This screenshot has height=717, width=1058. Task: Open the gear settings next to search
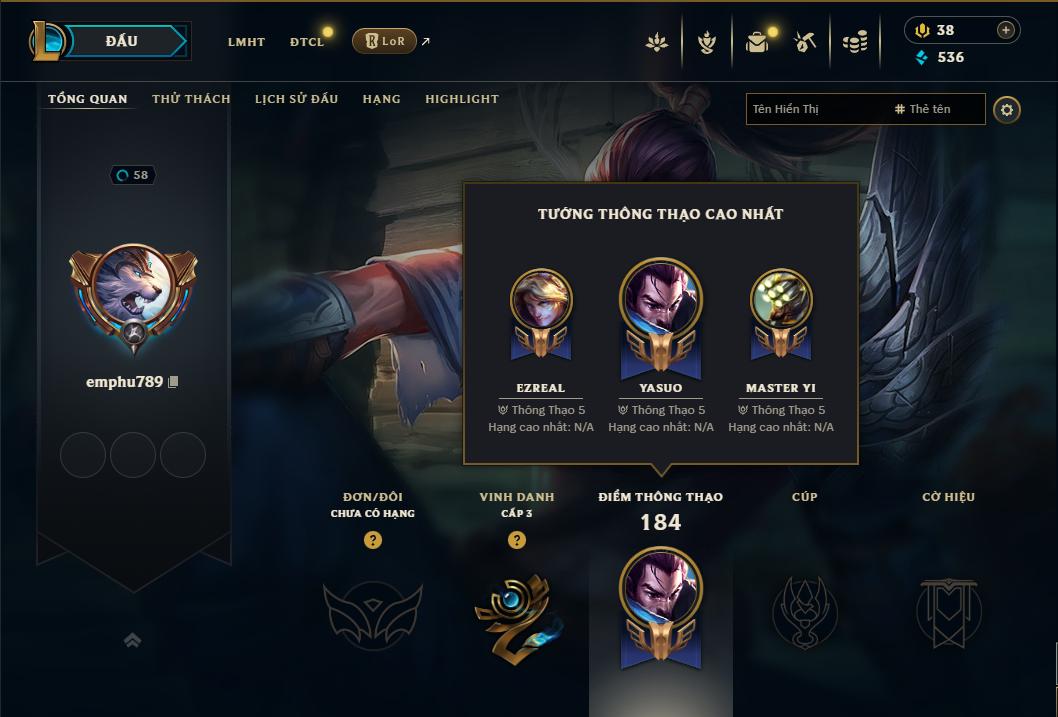pos(1007,109)
